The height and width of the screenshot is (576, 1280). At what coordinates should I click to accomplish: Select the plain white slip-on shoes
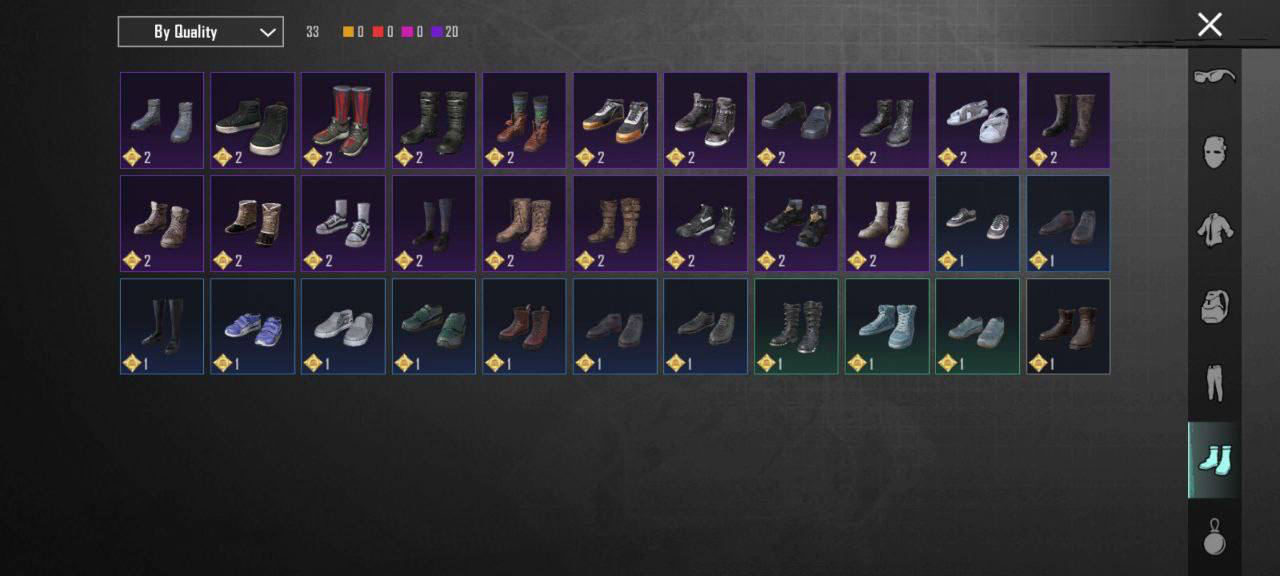coord(343,326)
